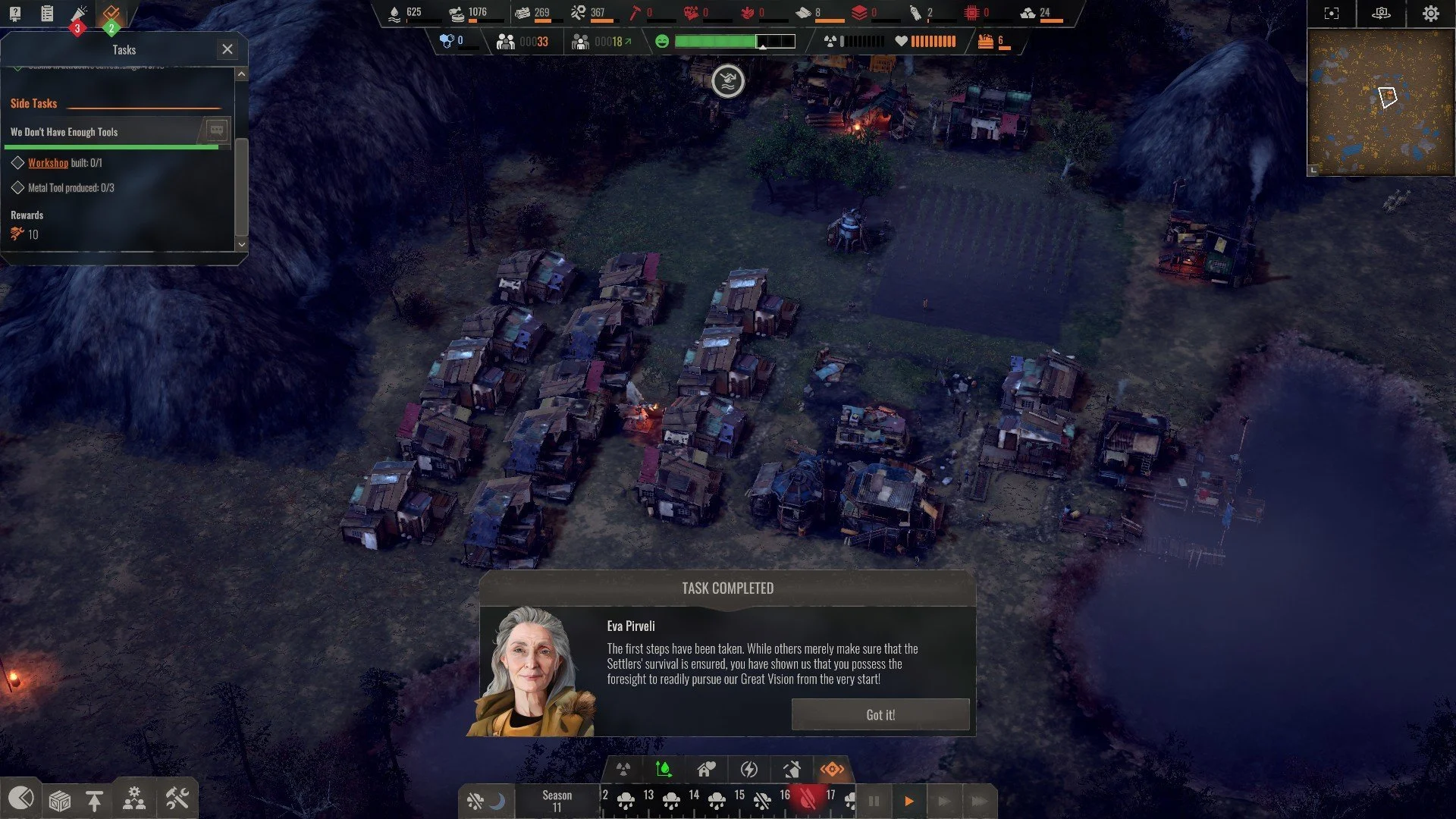Image resolution: width=1456 pixels, height=819 pixels.
Task: Open the pie chart statistics panel
Action: 20,799
